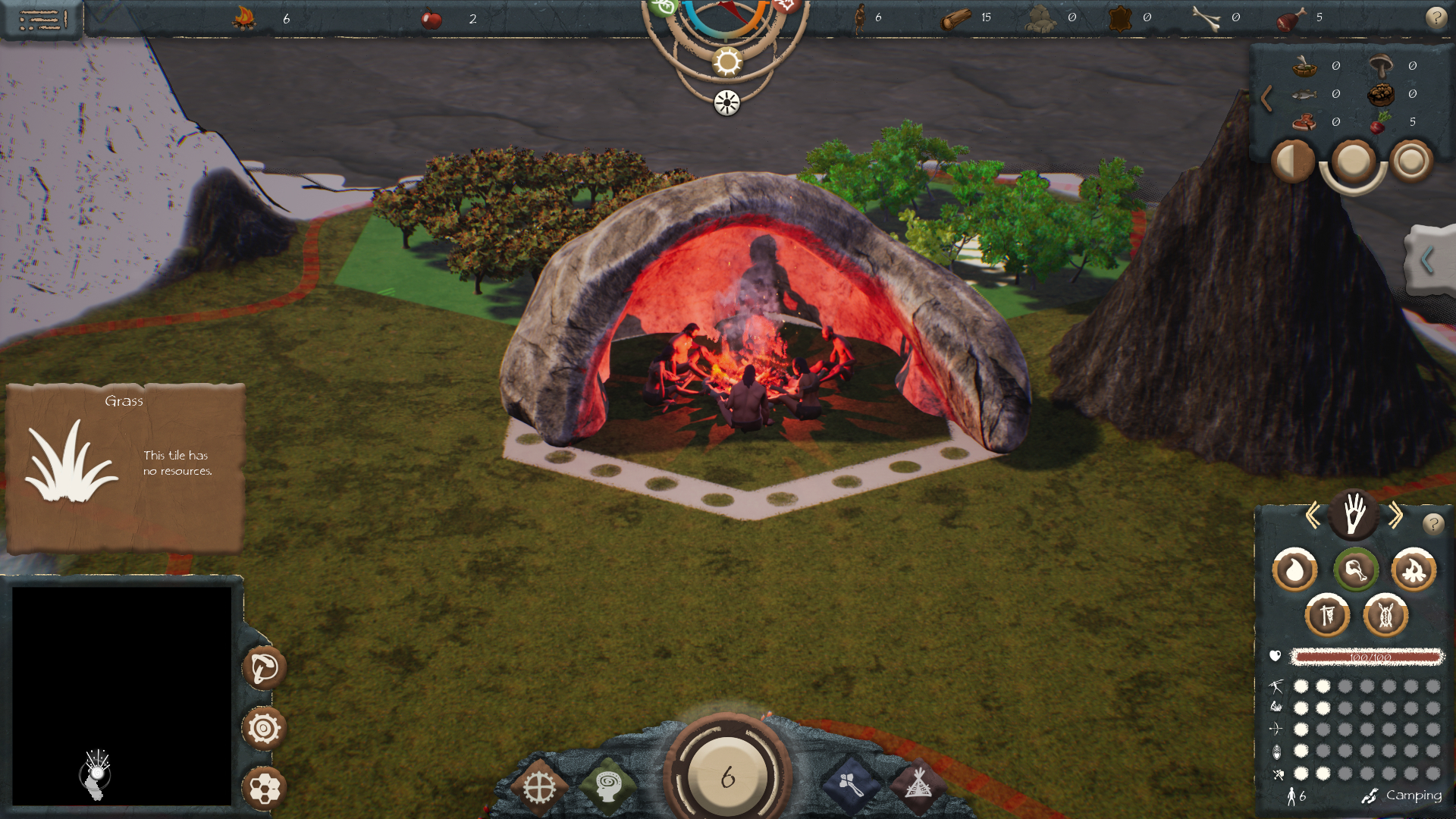Choose the campfire activity
This screenshot has width=1456, height=819.
pyautogui.click(x=1414, y=570)
